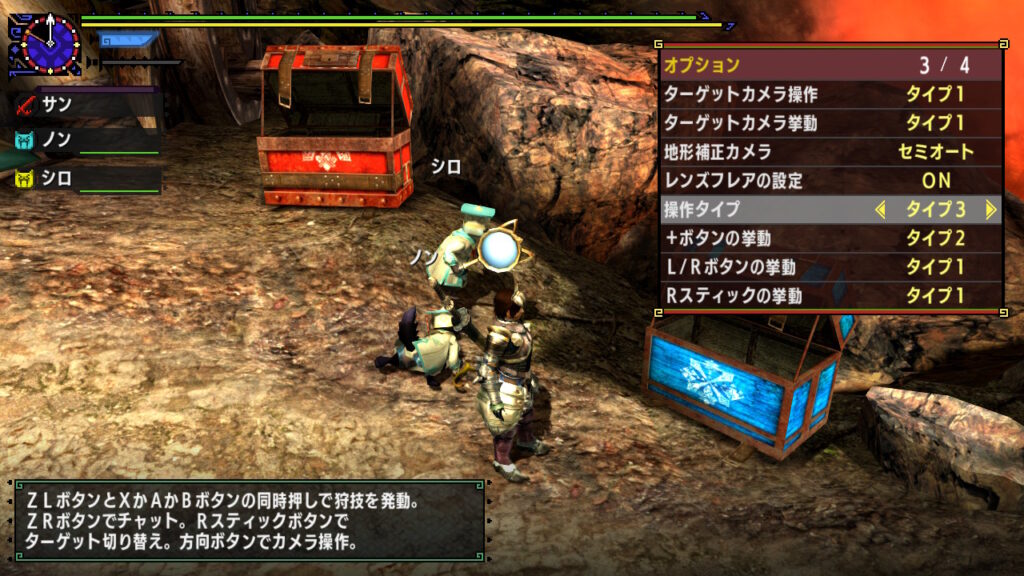This screenshot has width=1024, height=576.
Task: Select the ターゲットカメラ操作 option row
Action: [x=831, y=95]
